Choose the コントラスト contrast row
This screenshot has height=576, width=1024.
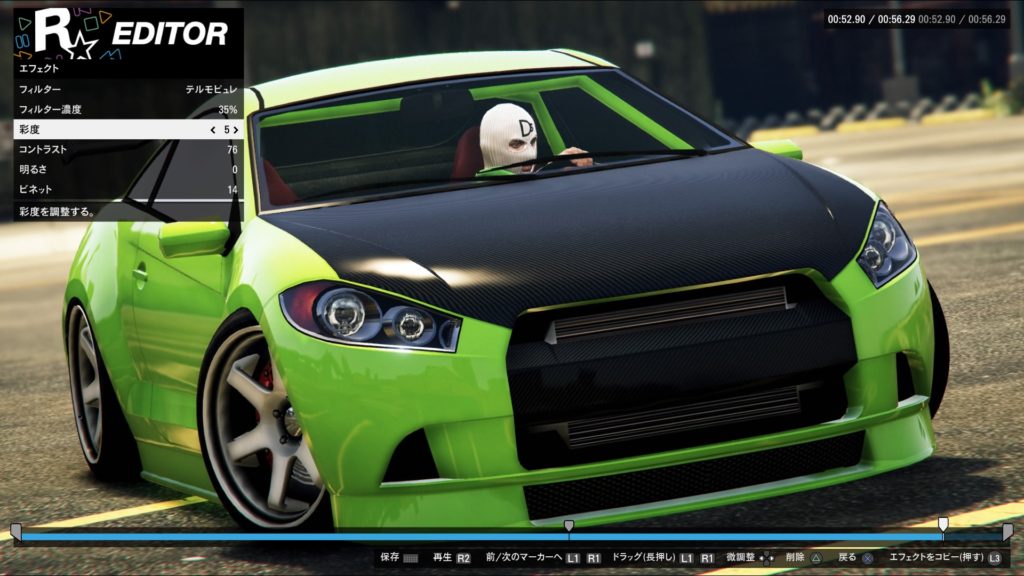126,150
